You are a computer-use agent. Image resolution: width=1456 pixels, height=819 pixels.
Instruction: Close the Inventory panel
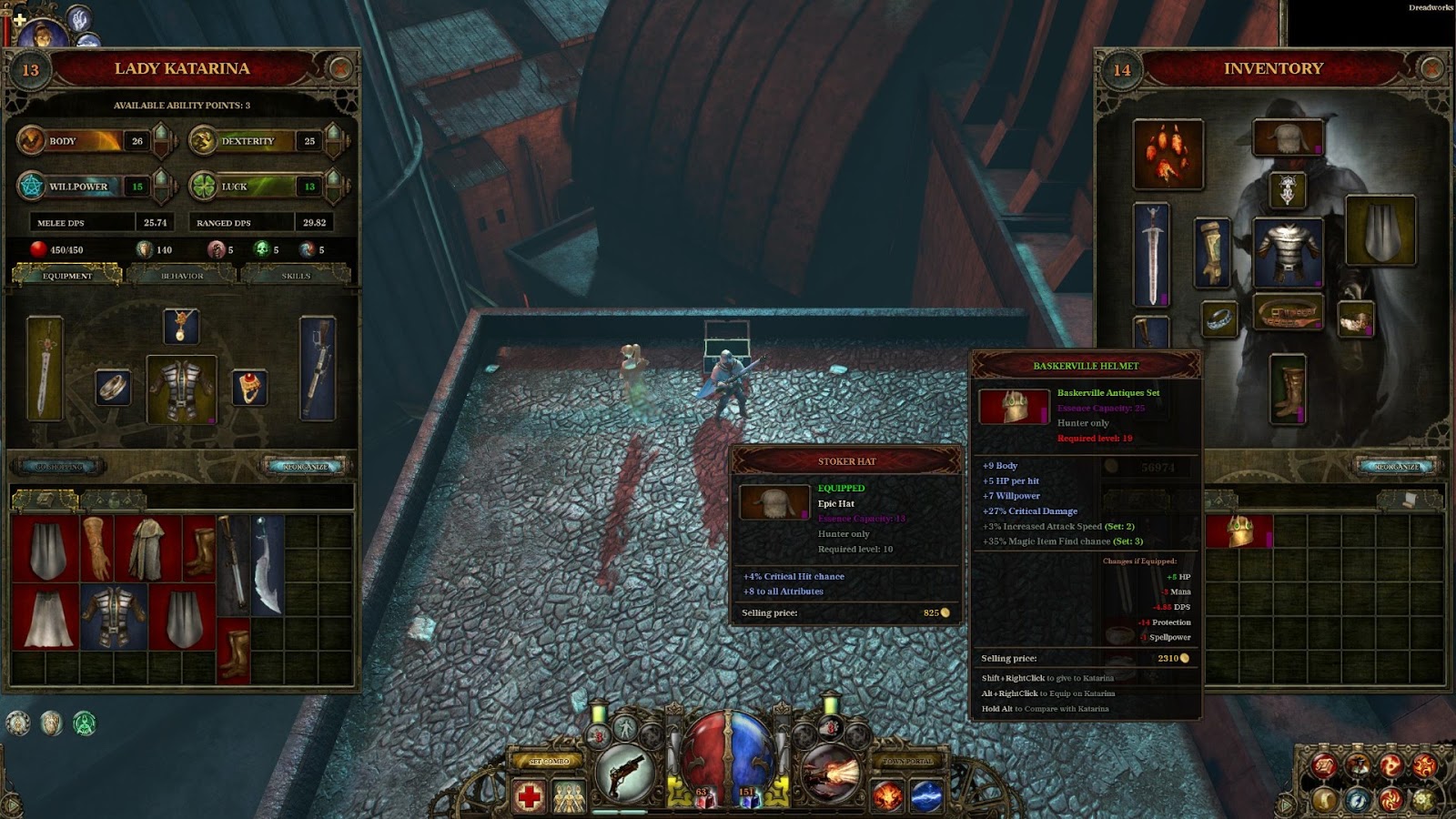tap(1431, 67)
